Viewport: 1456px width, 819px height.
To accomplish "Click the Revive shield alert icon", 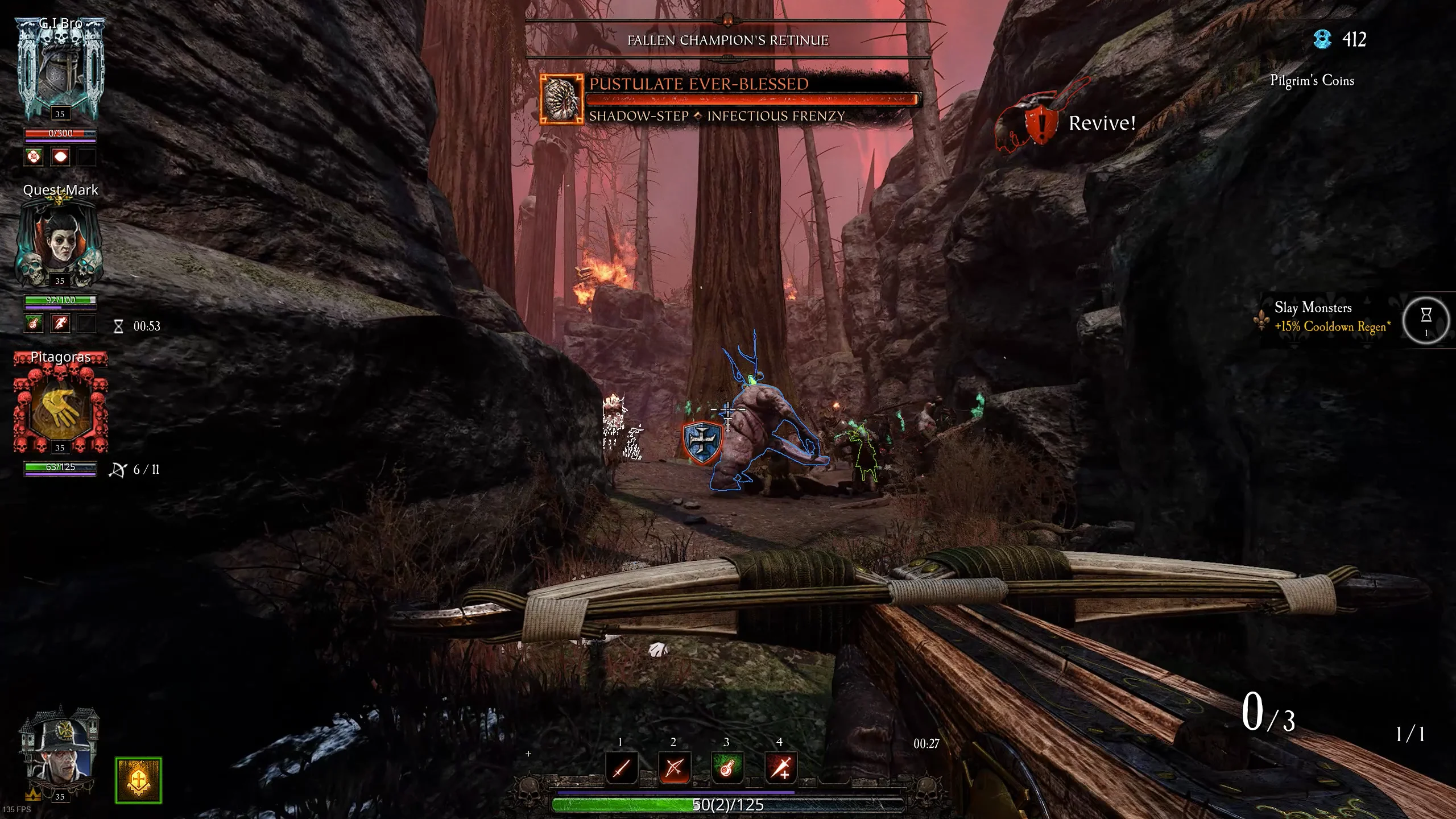I will pos(1040,122).
